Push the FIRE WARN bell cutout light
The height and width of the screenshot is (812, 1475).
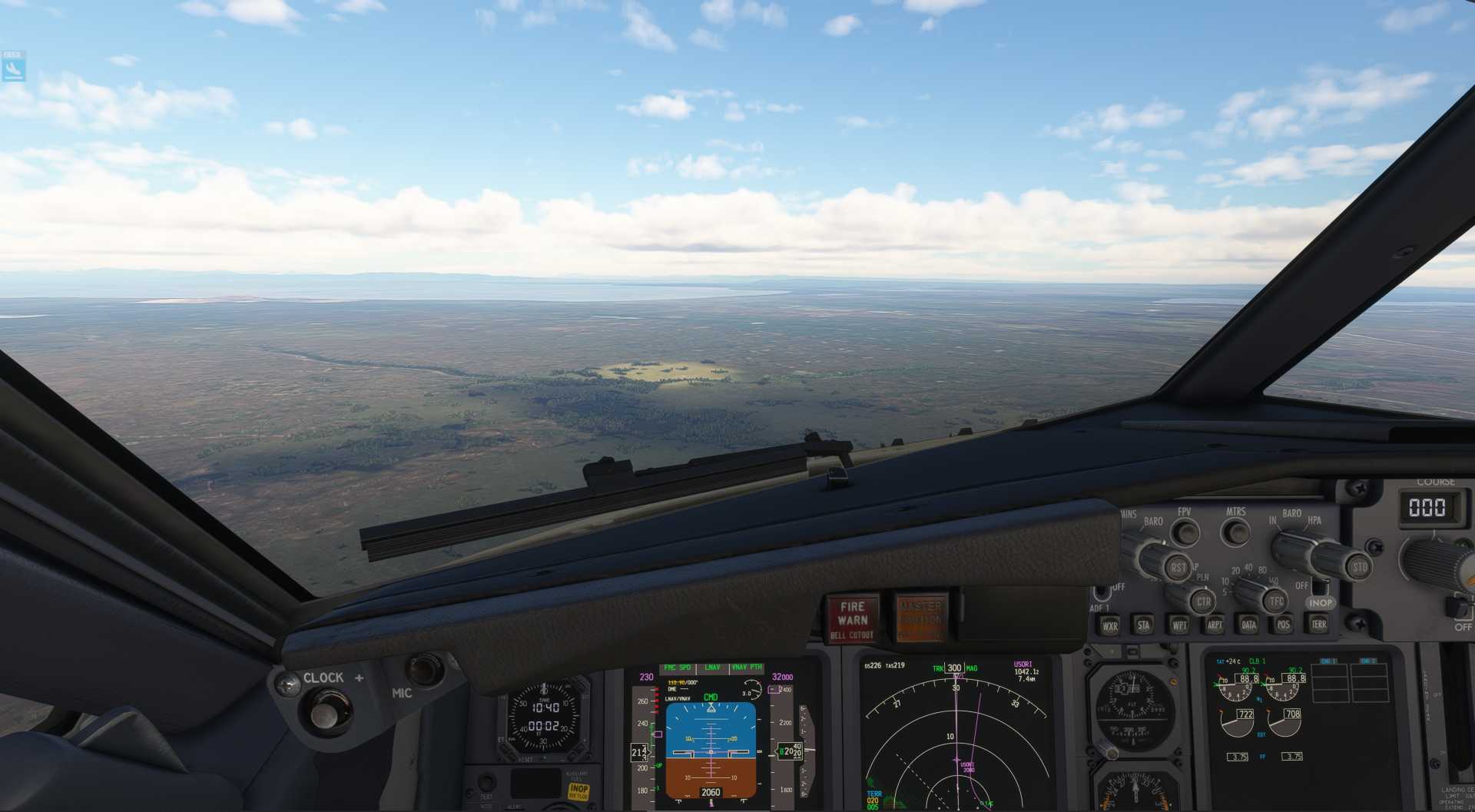point(852,619)
